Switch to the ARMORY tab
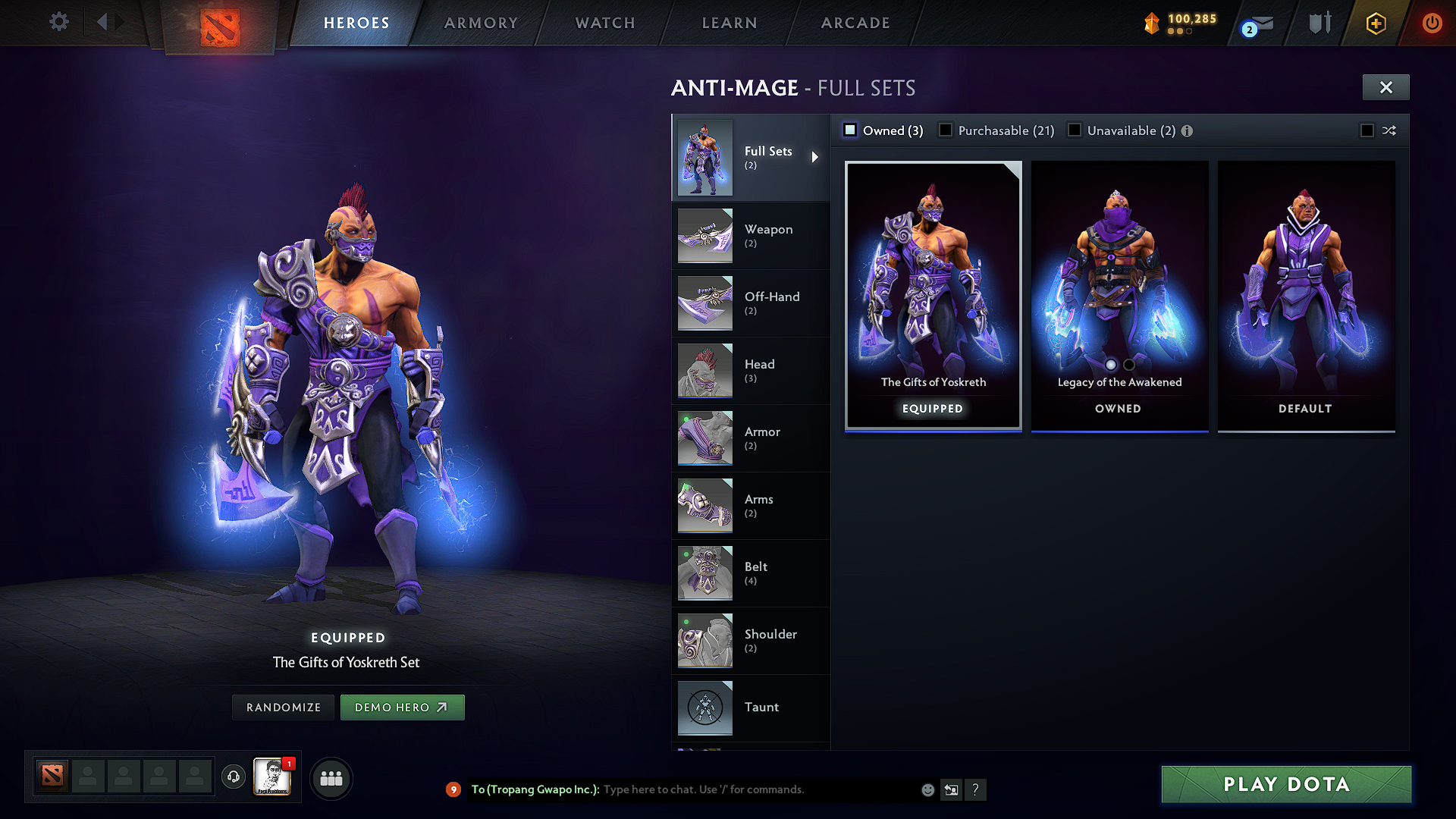 coord(481,23)
